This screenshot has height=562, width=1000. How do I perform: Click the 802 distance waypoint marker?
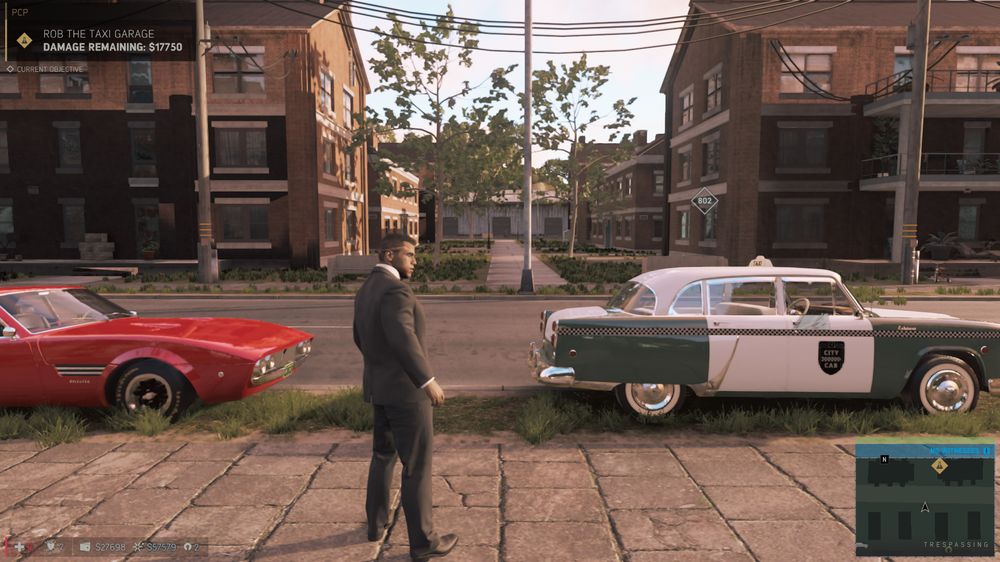[x=704, y=201]
